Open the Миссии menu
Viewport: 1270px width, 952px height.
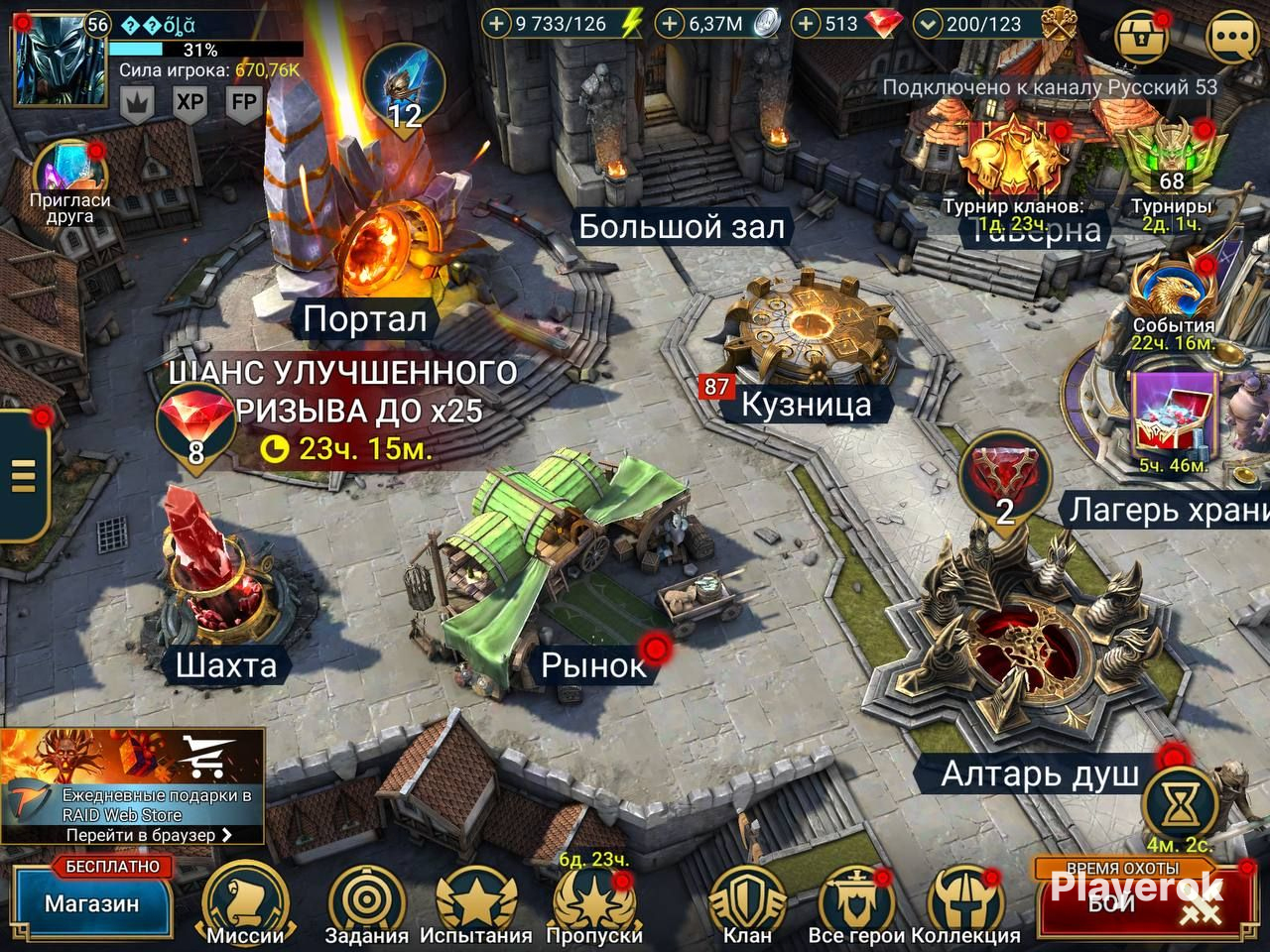click(x=244, y=902)
